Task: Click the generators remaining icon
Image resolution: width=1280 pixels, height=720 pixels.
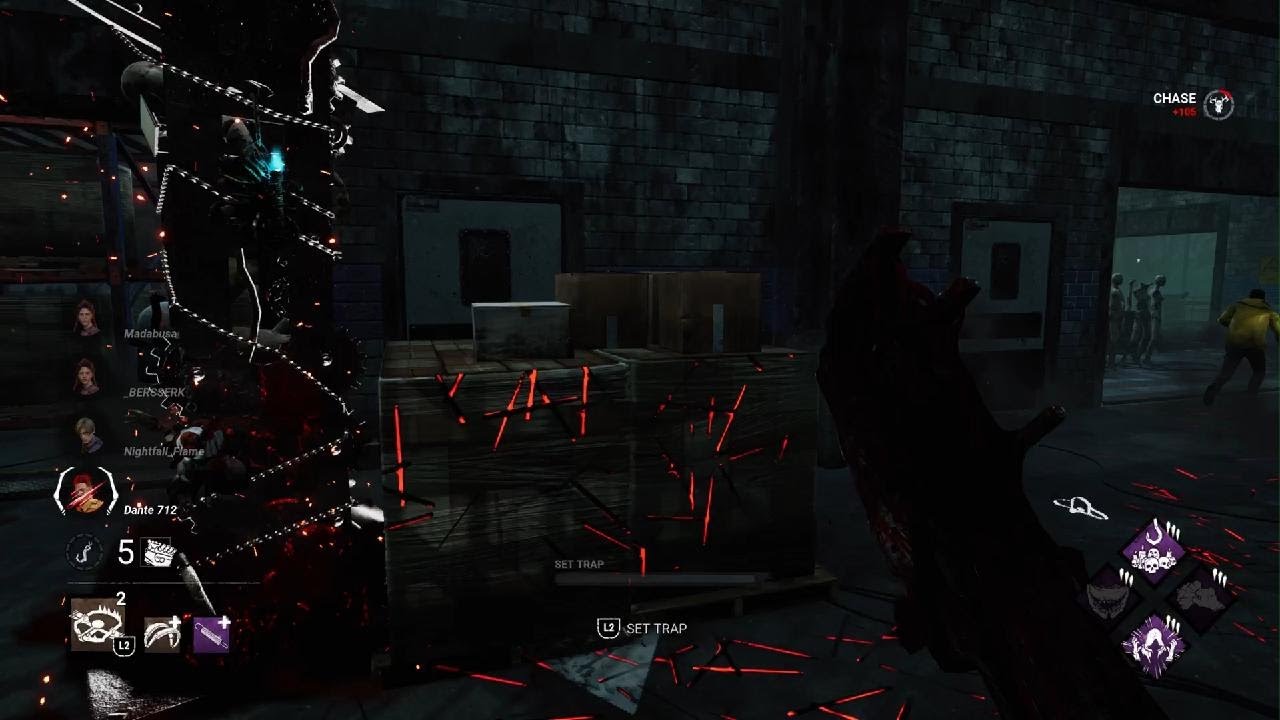Action: pos(159,552)
